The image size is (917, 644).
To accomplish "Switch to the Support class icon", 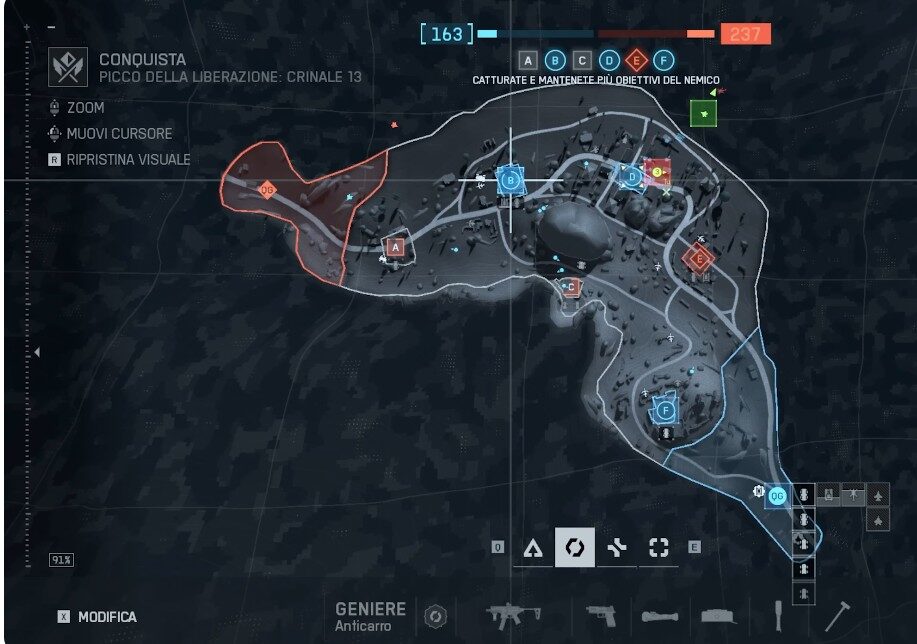I will click(617, 547).
